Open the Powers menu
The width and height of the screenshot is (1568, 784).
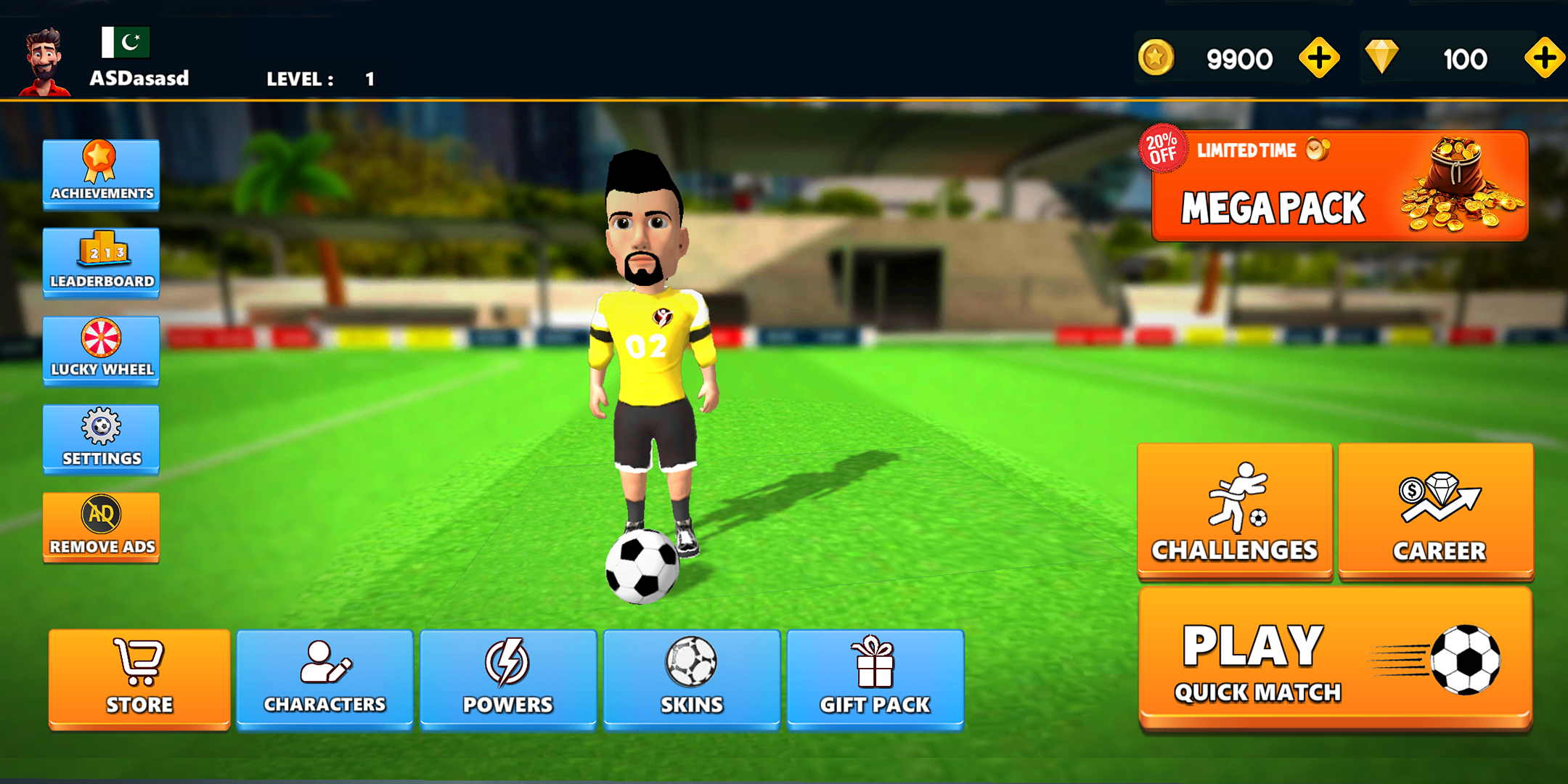pos(508,678)
